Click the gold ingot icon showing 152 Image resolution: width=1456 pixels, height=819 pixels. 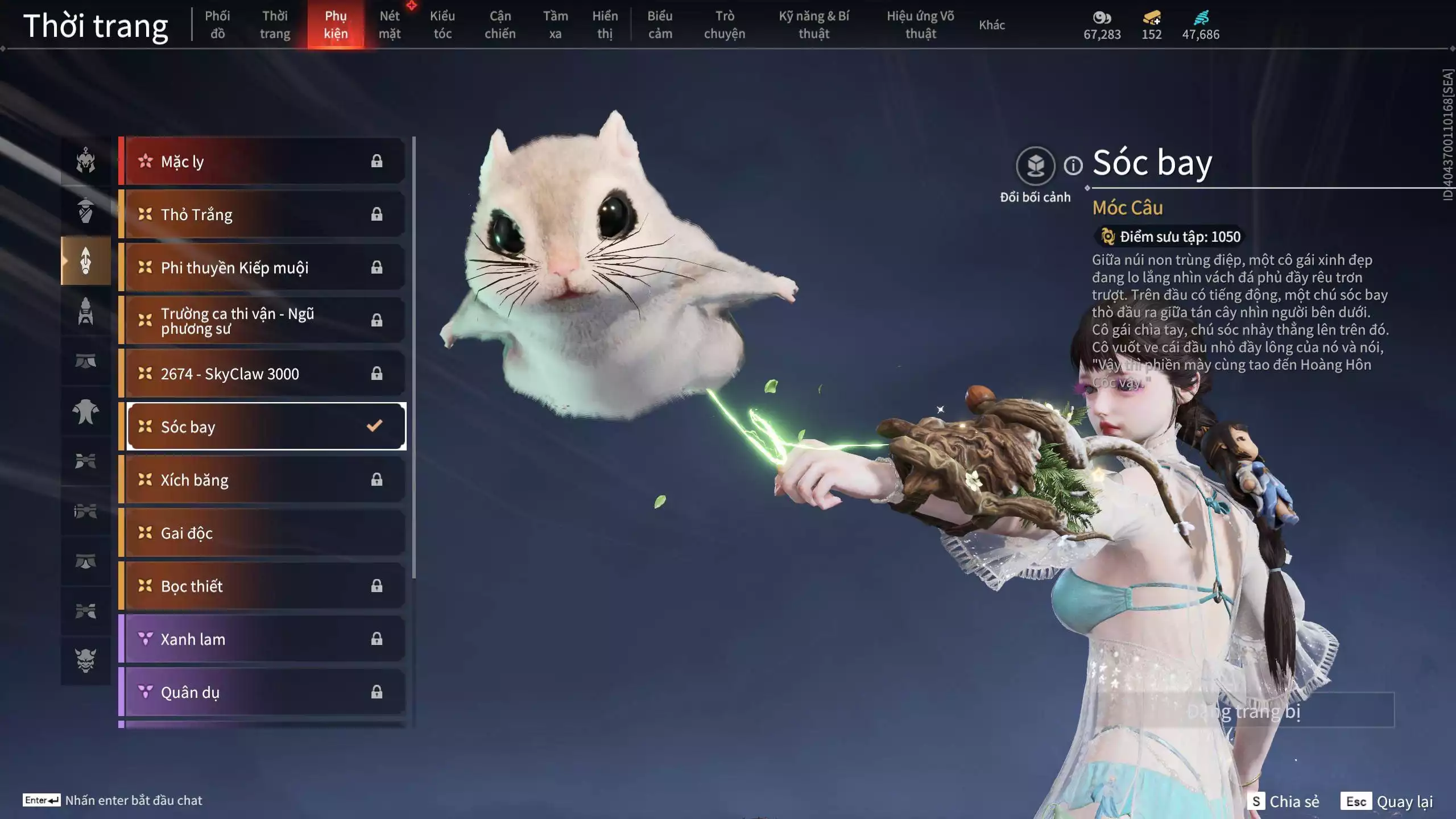1152,19
